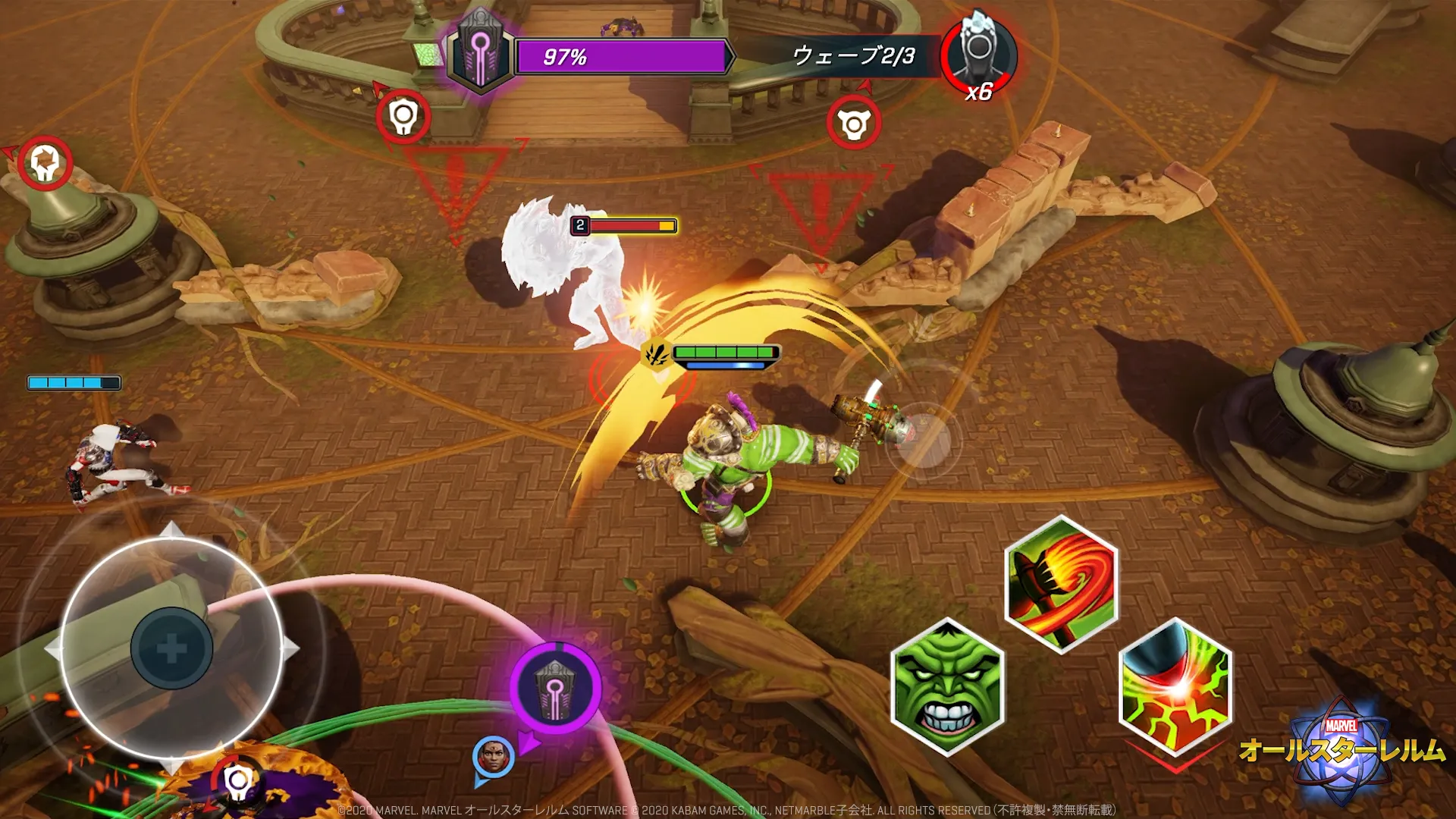Tap the teammate portrait indicator
The height and width of the screenshot is (819, 1456).
click(x=493, y=757)
